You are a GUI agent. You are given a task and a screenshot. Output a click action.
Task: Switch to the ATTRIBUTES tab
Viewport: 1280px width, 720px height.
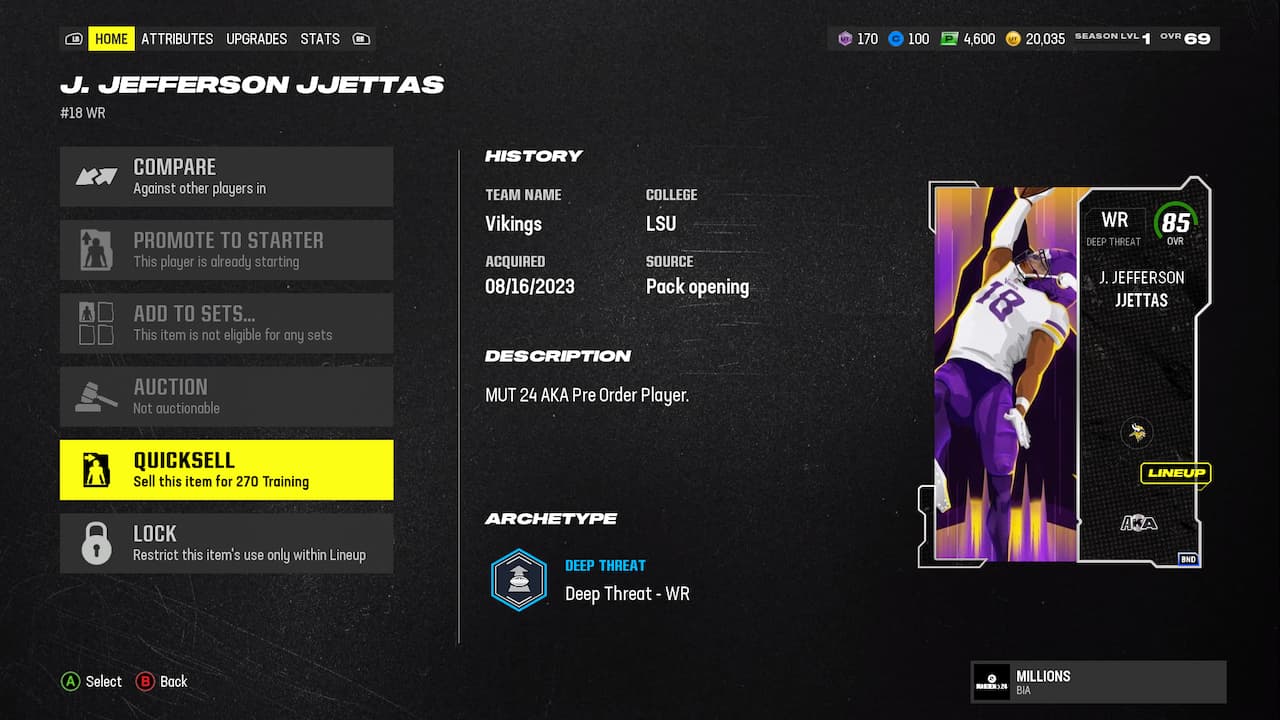pos(177,39)
